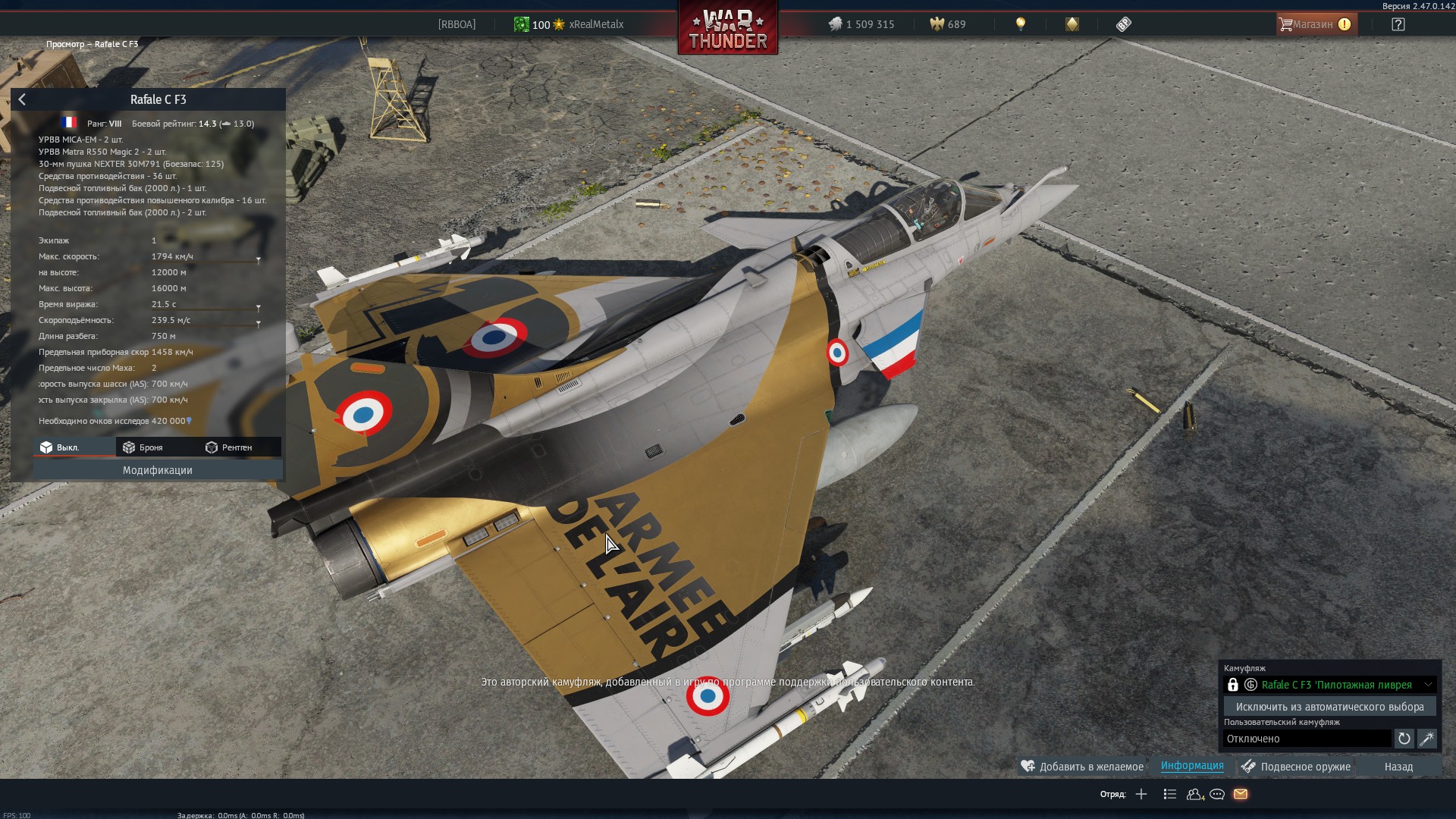
Task: Open the help question mark button
Action: 1398,24
